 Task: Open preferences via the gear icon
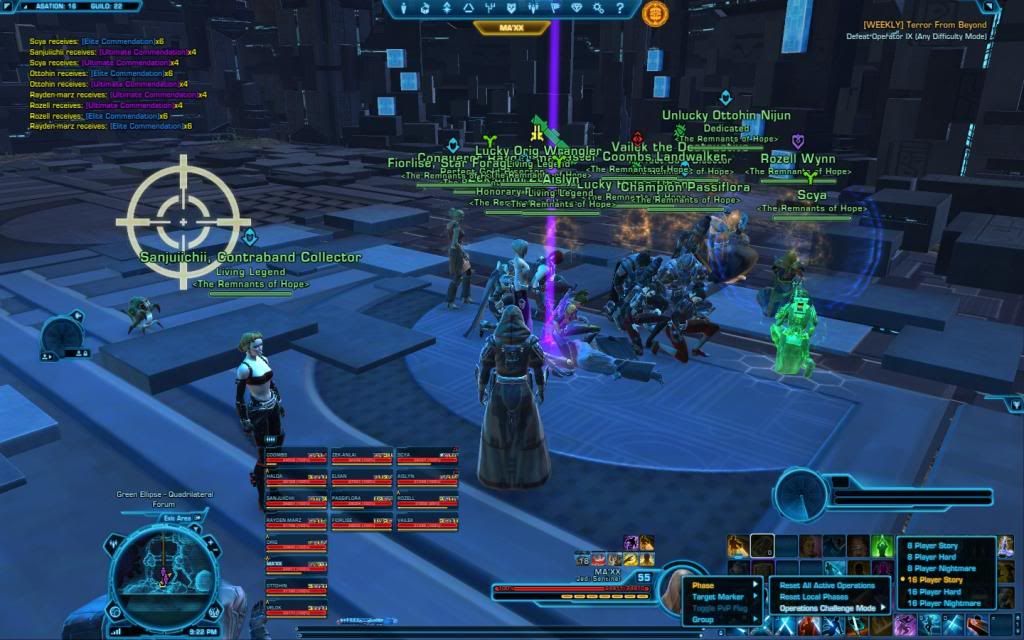599,9
